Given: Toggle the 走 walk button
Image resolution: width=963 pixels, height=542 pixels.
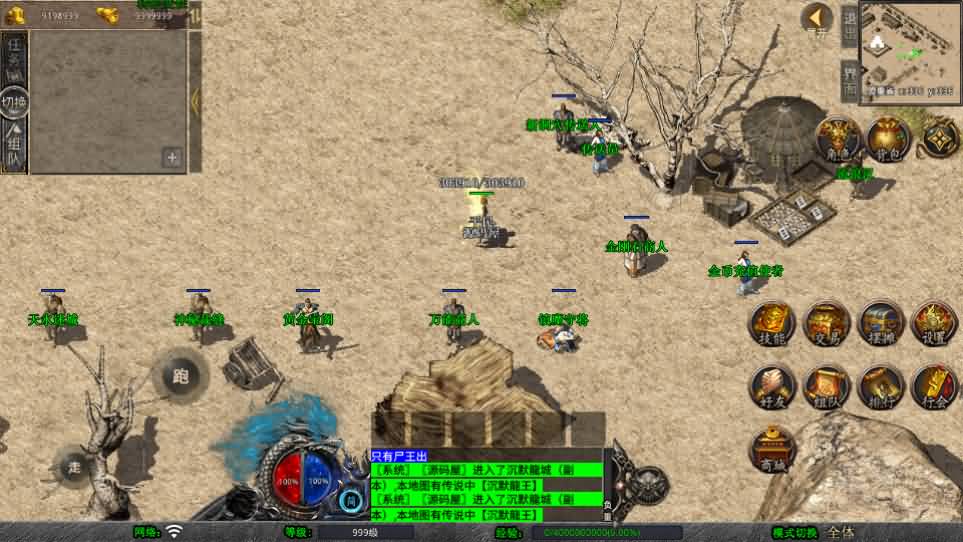Looking at the screenshot, I should pos(75,466).
